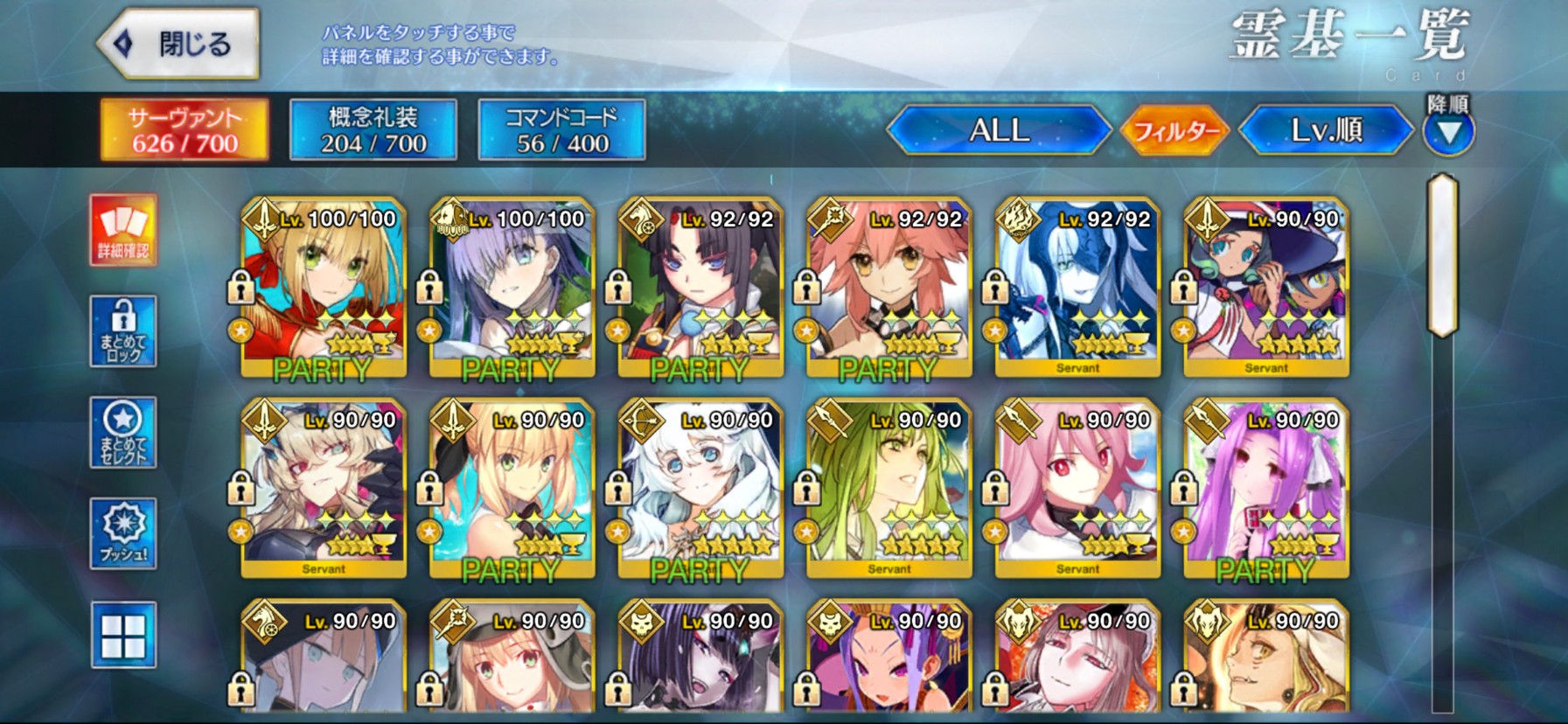Pick the green-haired Lv.90 lancer card
1568x724 pixels.
(889, 489)
